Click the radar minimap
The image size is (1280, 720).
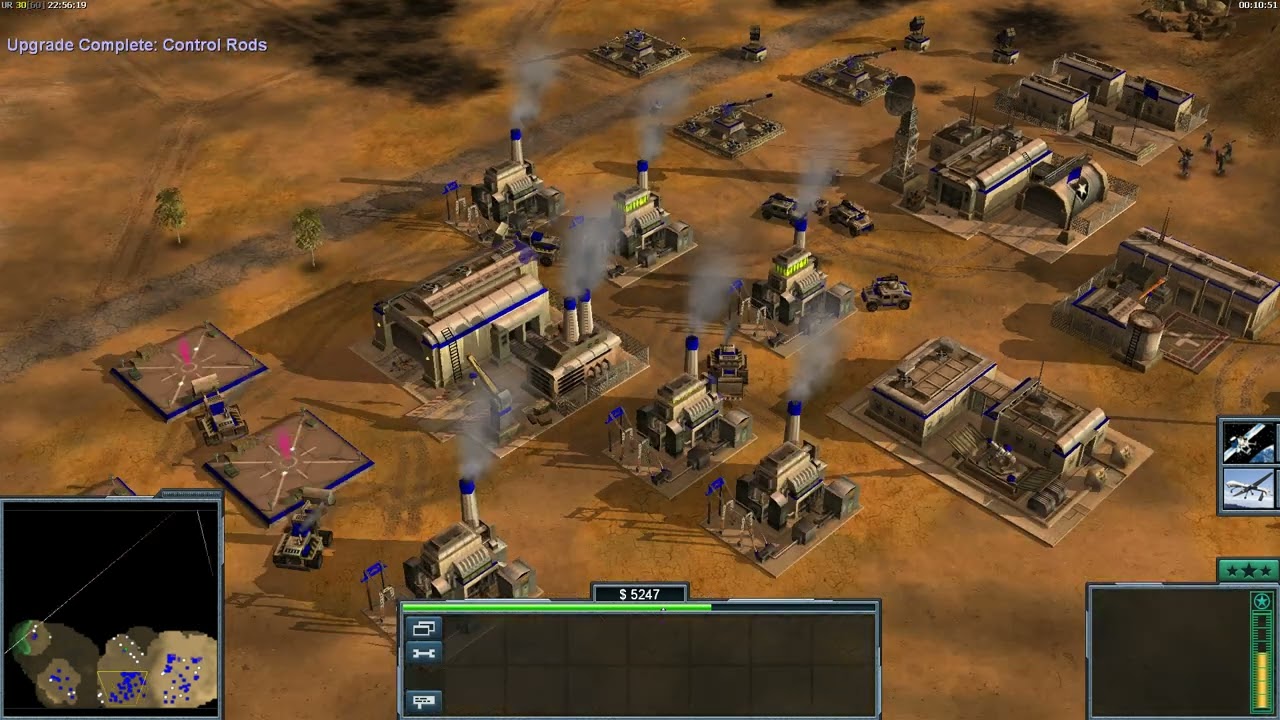(110, 608)
